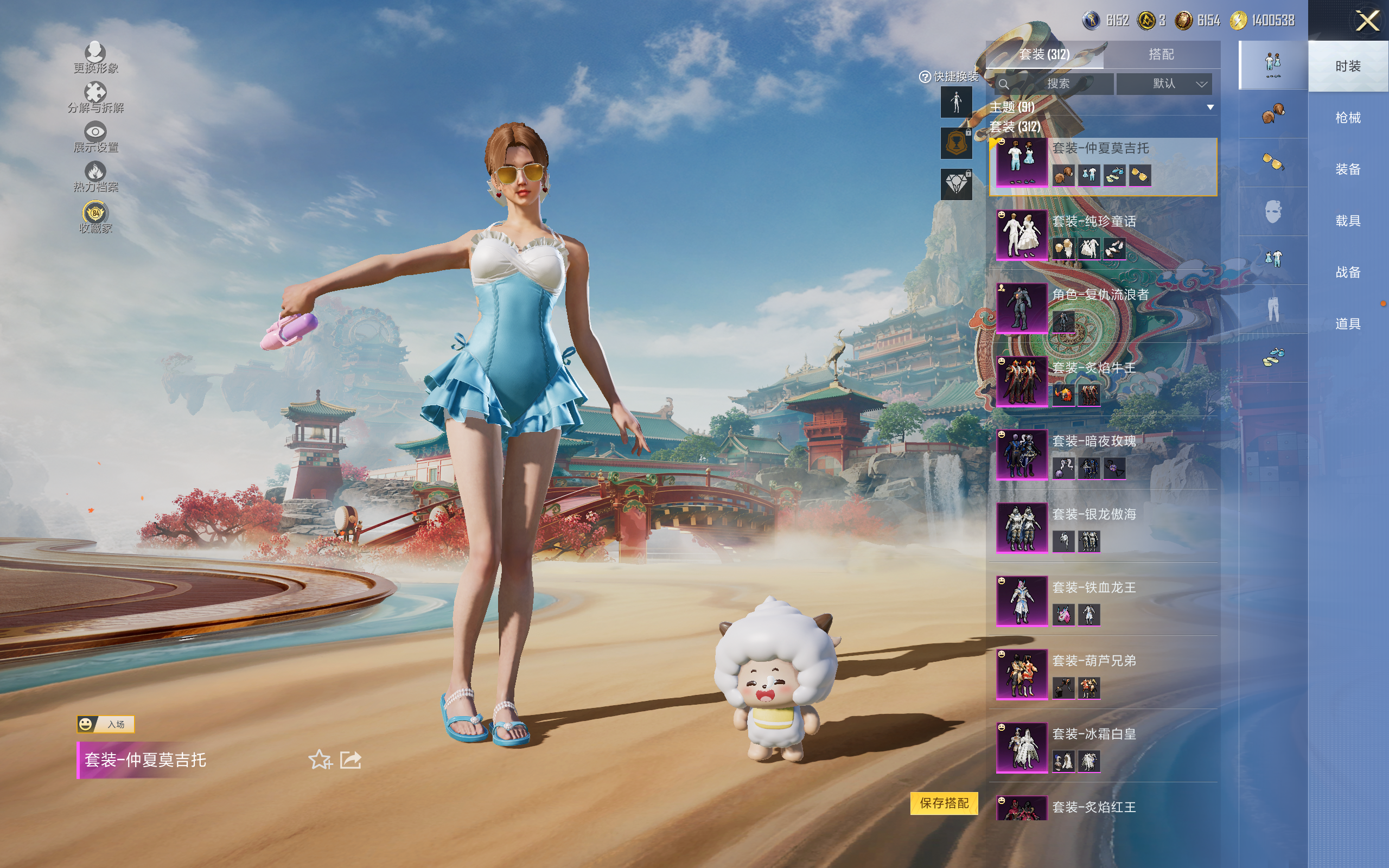Open the 收藏家 collector badge
This screenshot has width=1389, height=868.
[x=95, y=217]
